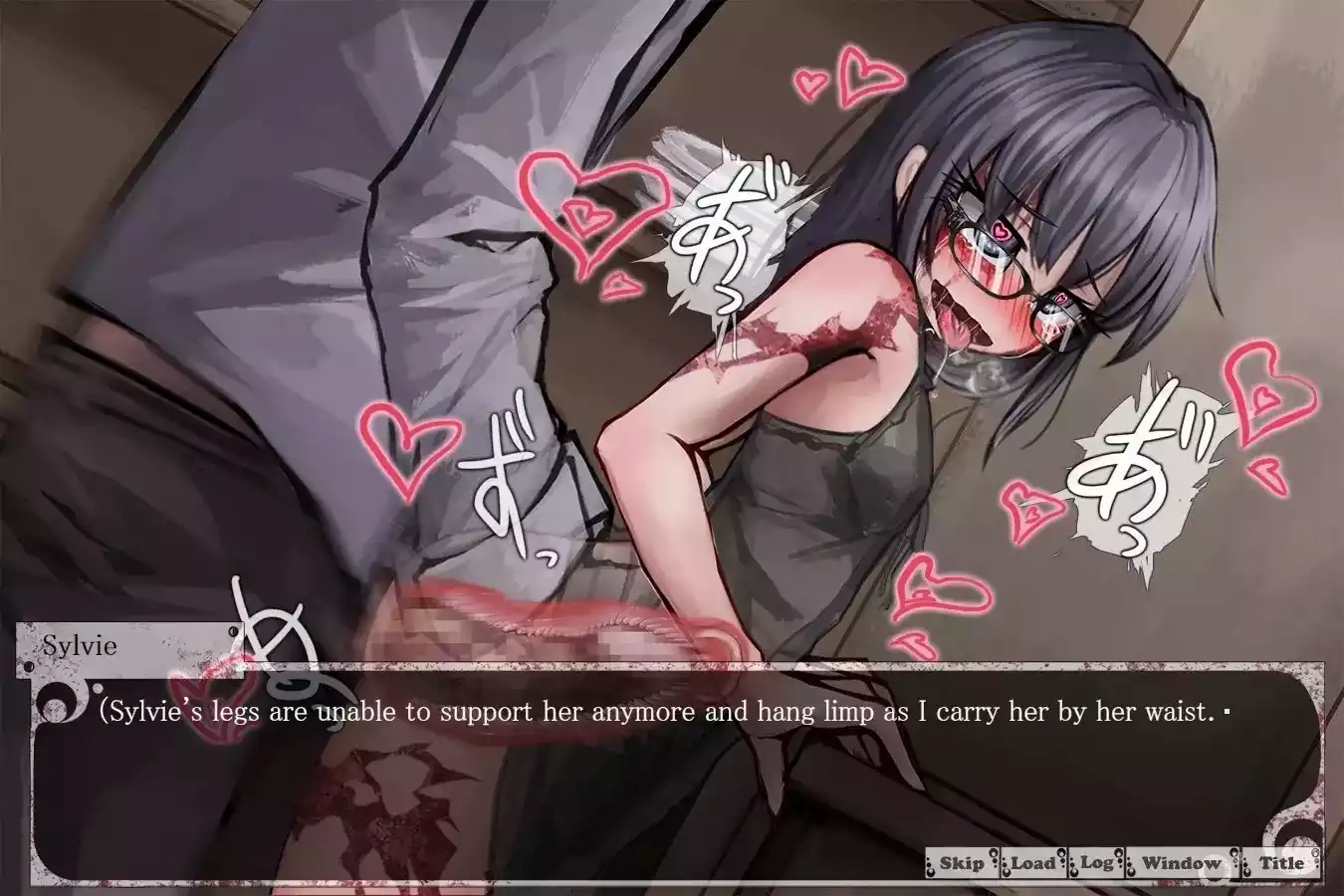Click the advance marker at the end of the sentence

(x=1227, y=713)
